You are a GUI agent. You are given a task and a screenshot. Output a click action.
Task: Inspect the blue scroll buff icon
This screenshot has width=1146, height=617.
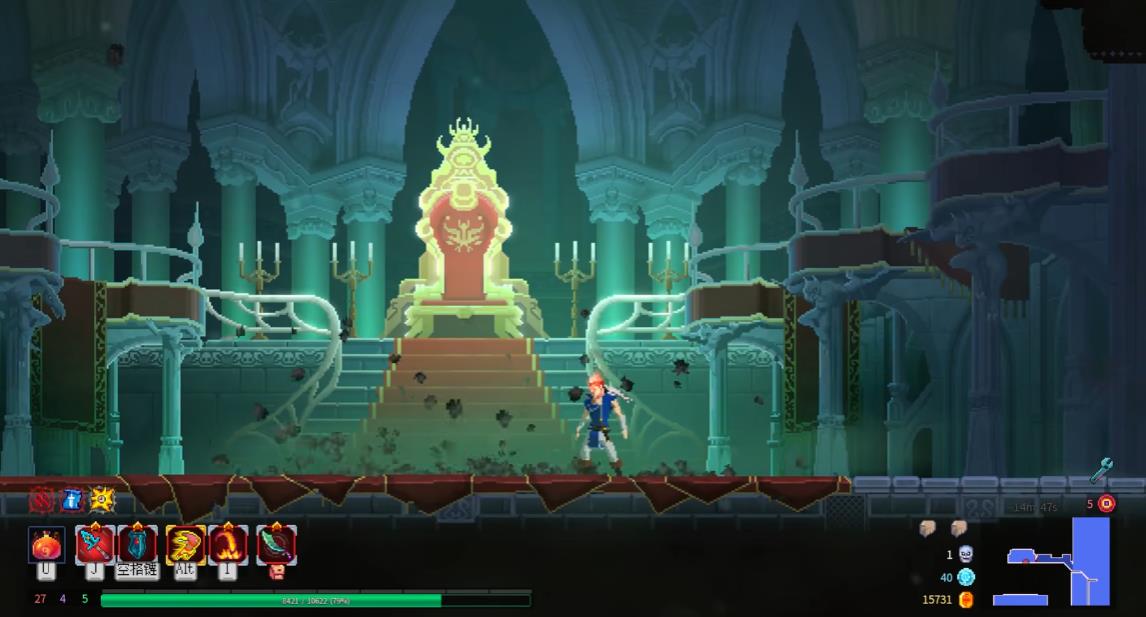coord(72,498)
